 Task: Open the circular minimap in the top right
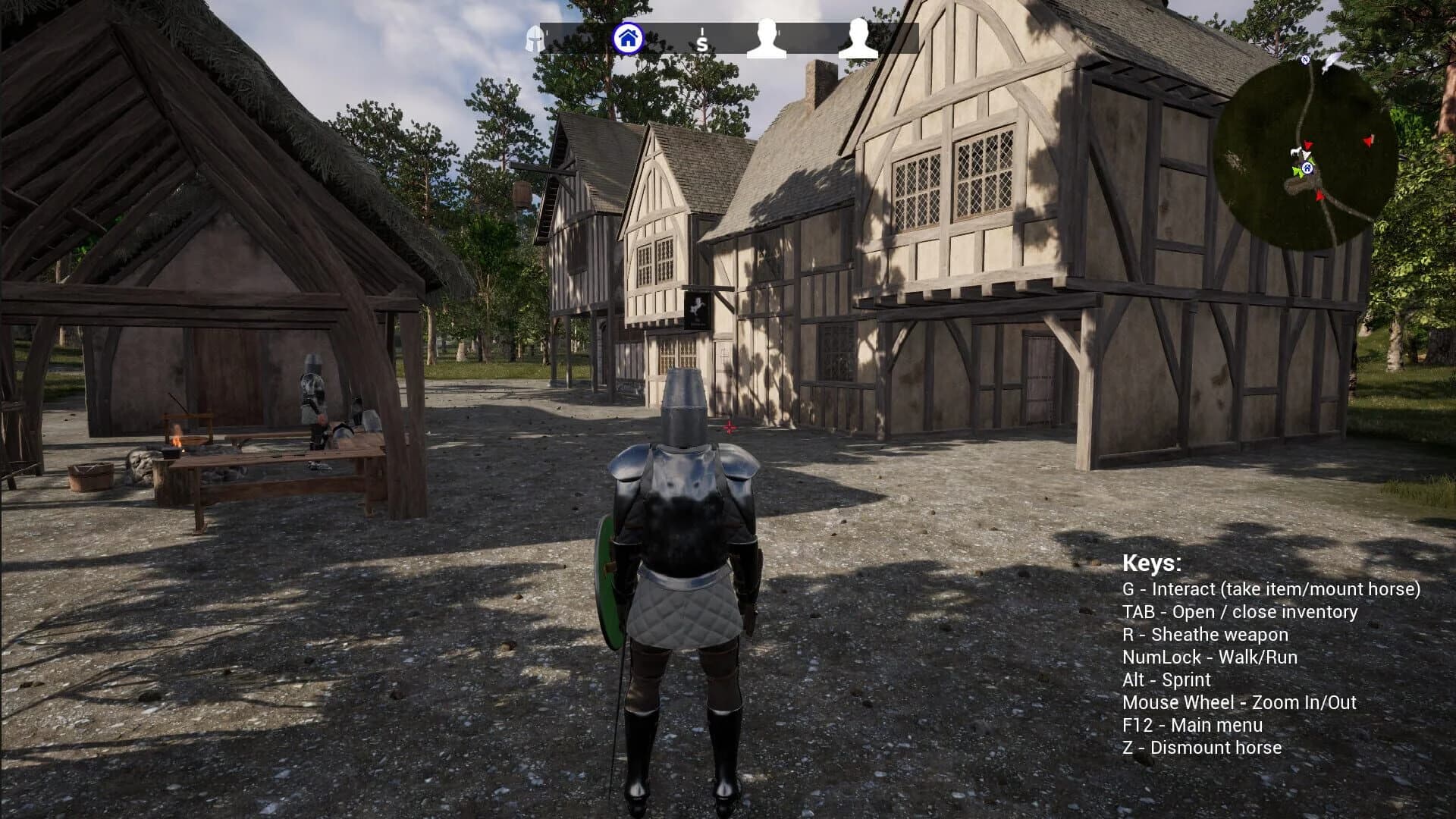1308,148
